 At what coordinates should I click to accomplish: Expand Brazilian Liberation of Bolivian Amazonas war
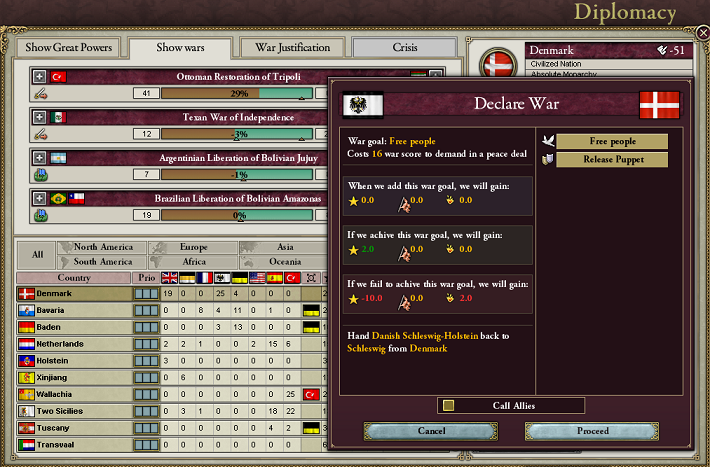(x=39, y=198)
